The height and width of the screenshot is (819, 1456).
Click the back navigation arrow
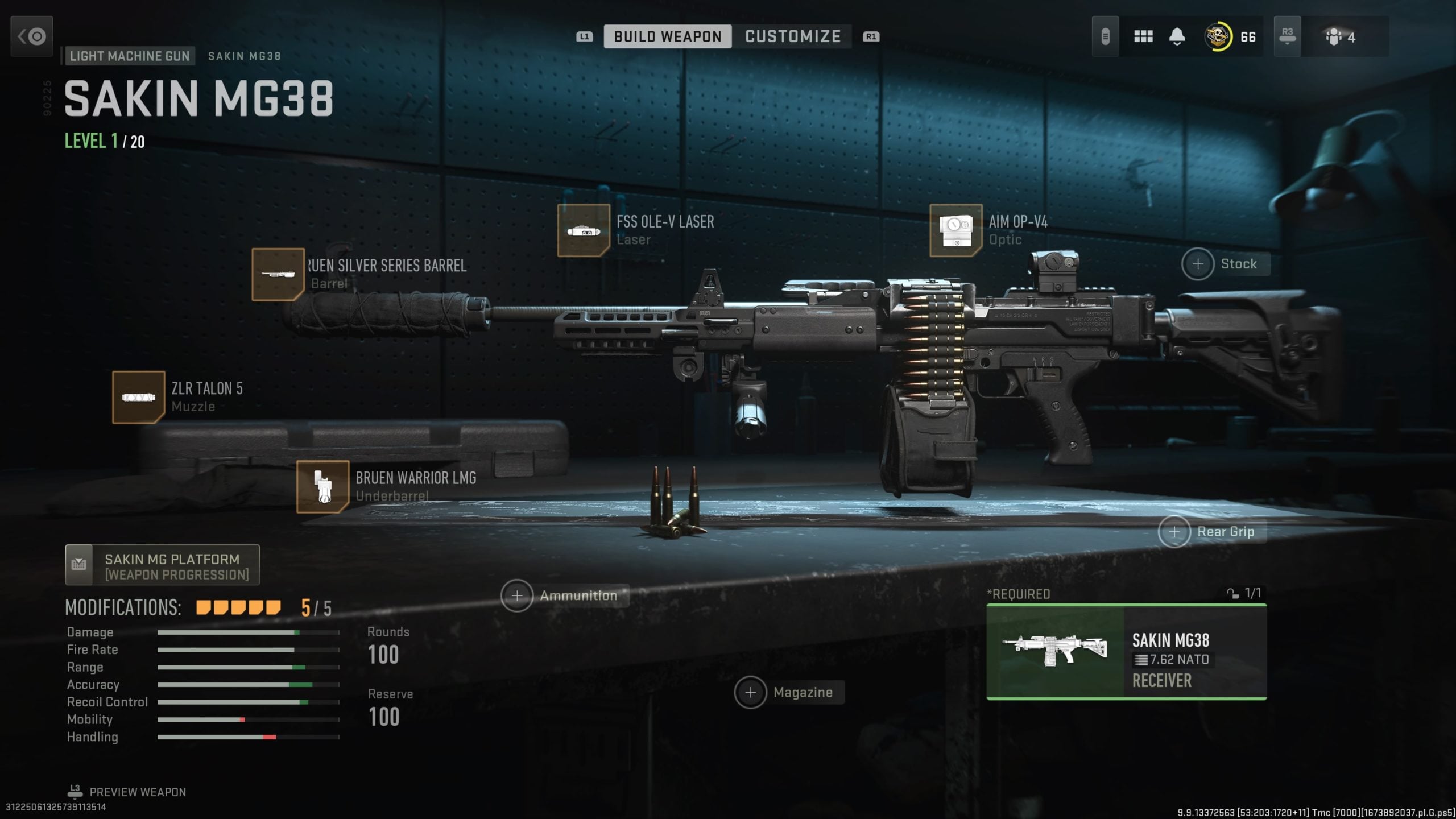(x=31, y=36)
